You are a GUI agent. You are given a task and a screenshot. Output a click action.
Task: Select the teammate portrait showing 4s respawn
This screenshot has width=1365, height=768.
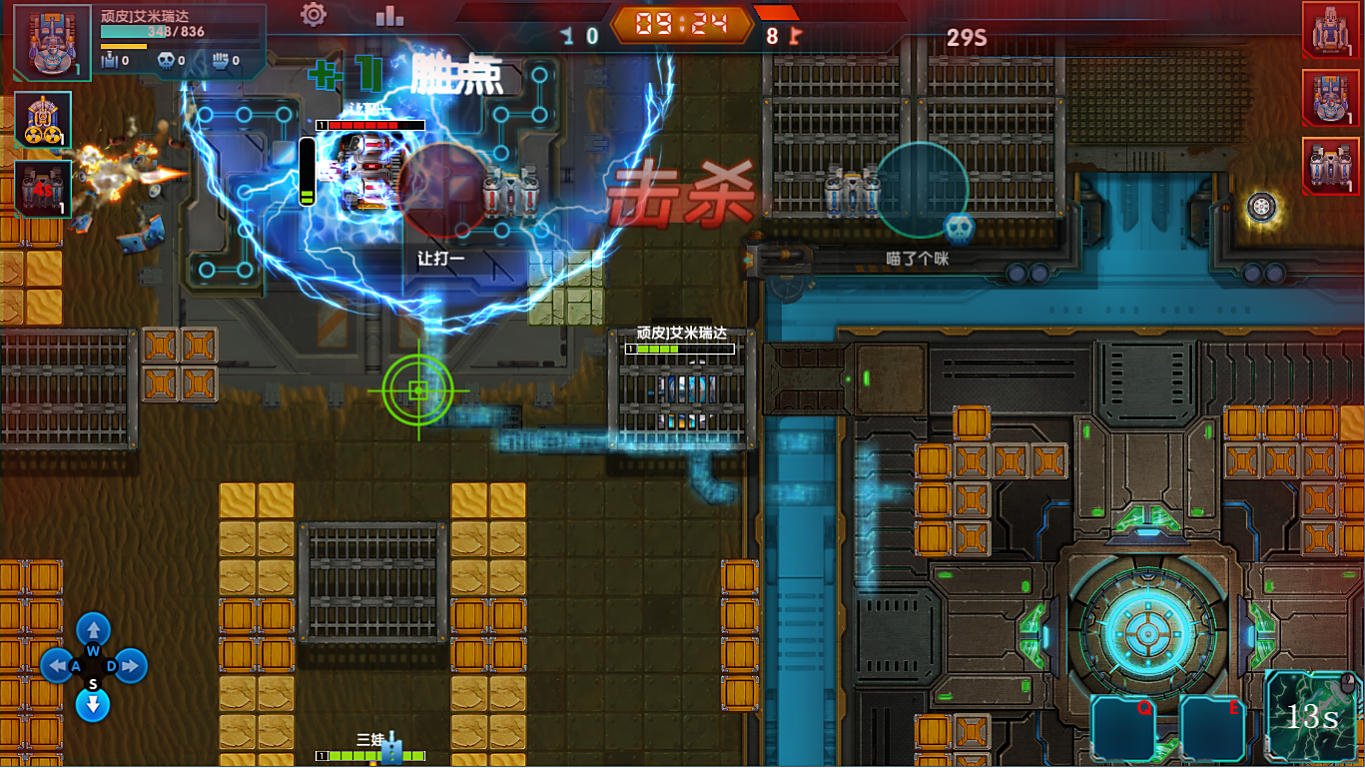(43, 188)
